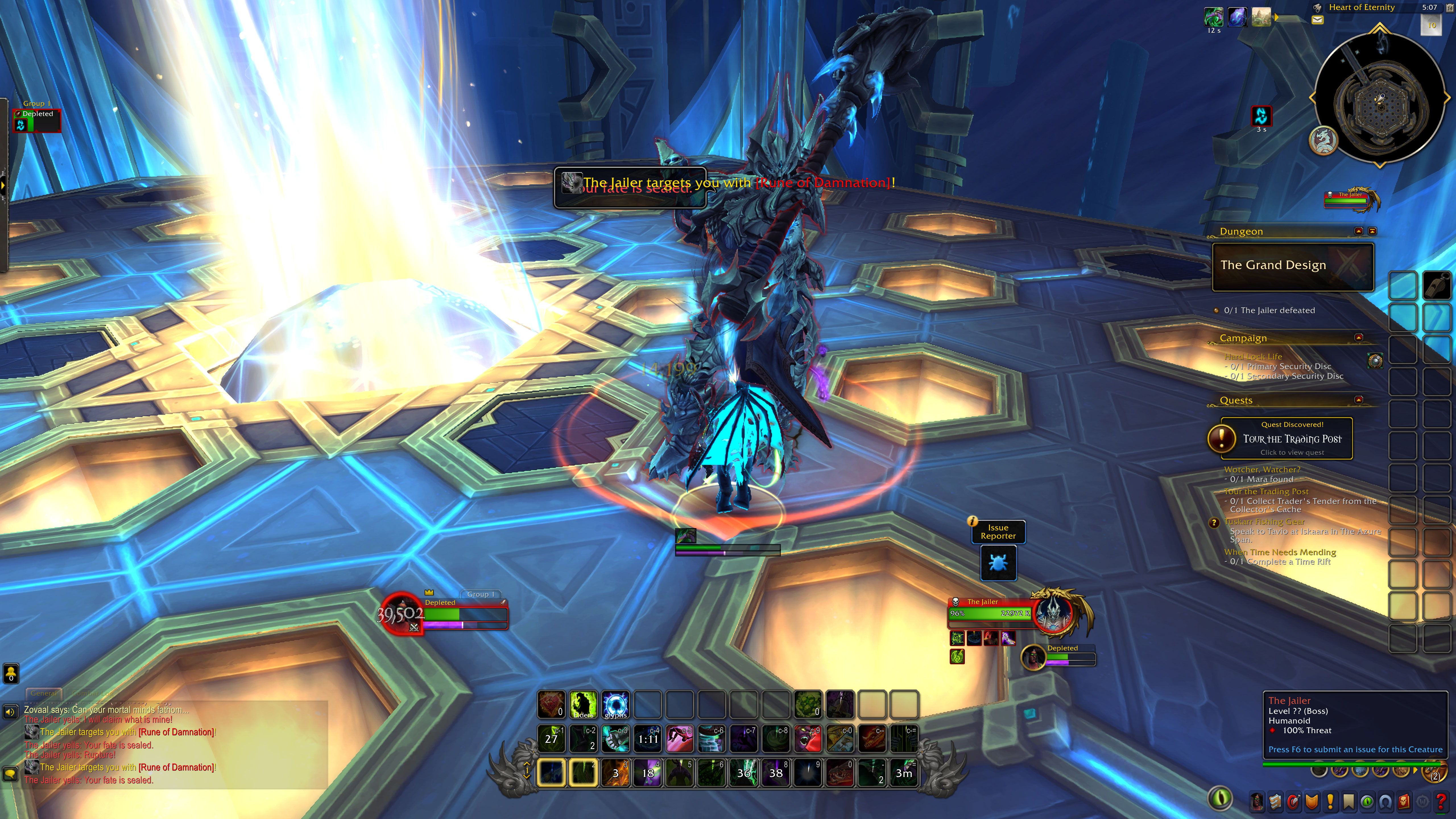
Task: Open the Issue Reporter bug button
Action: click(998, 563)
